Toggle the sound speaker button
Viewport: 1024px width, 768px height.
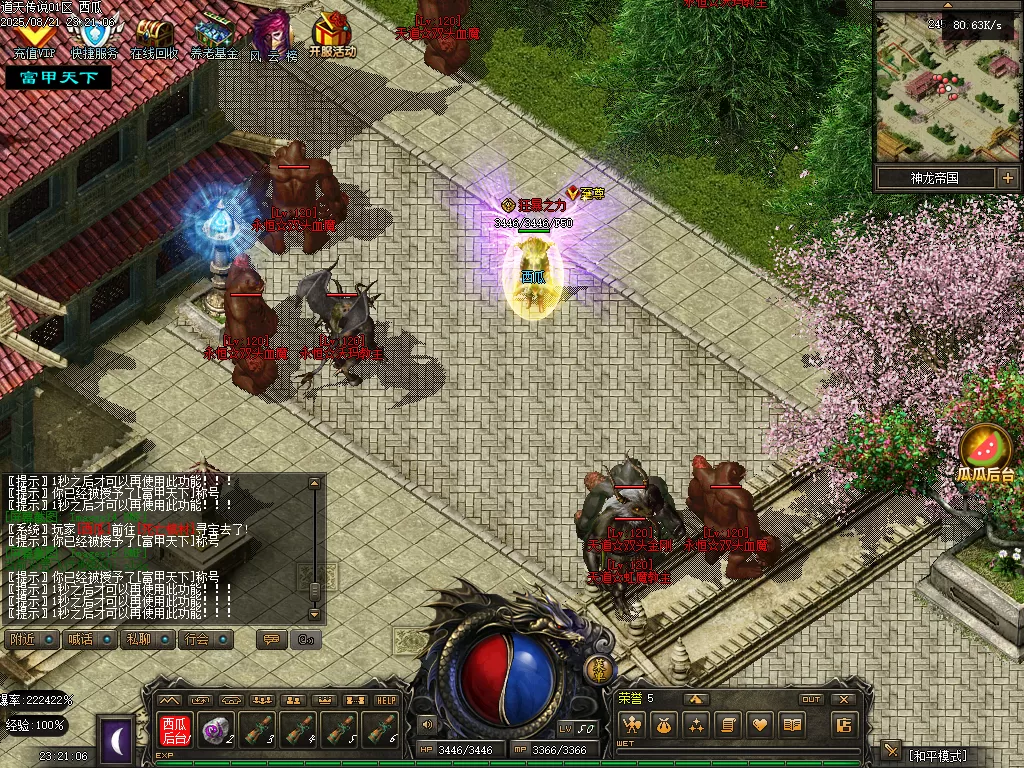click(428, 724)
